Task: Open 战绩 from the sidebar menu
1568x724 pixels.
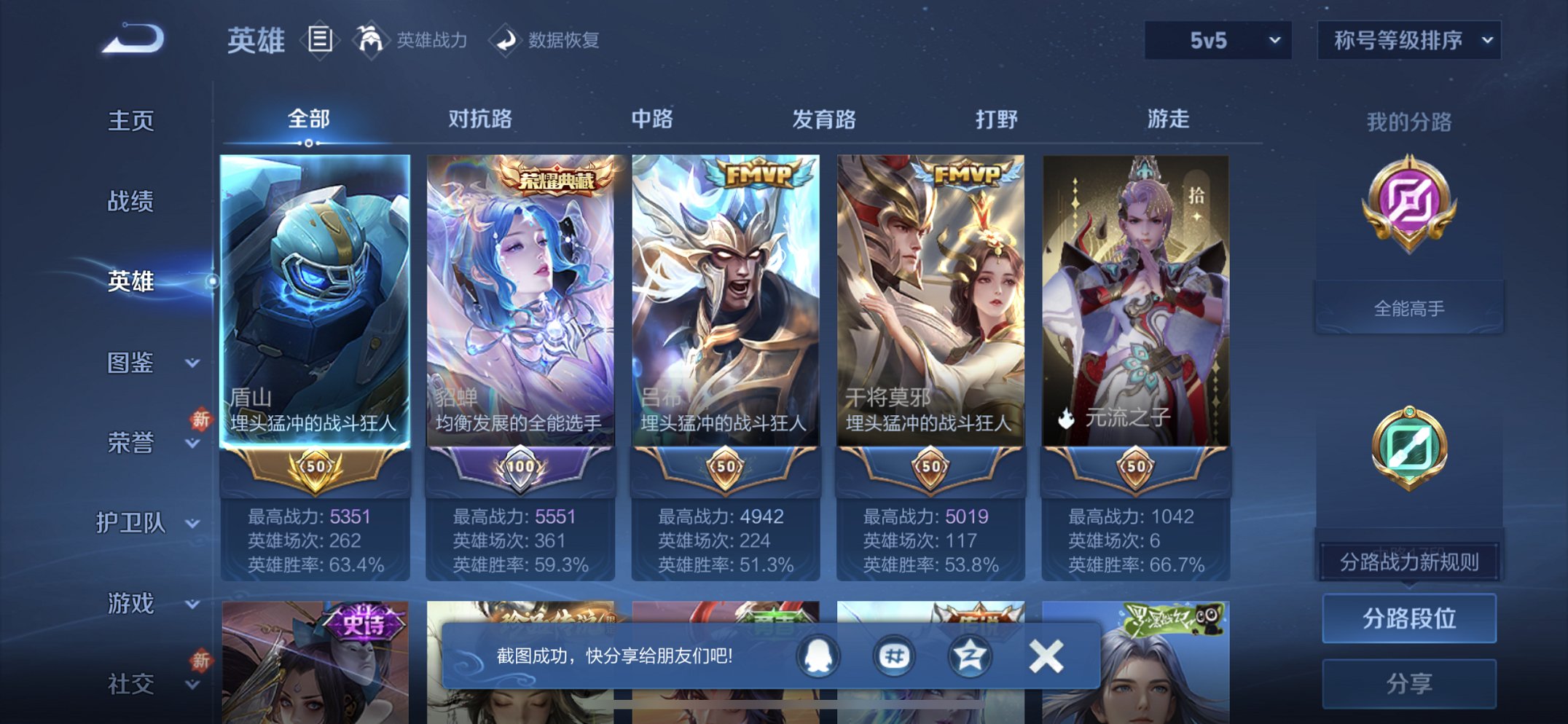Action: click(130, 202)
